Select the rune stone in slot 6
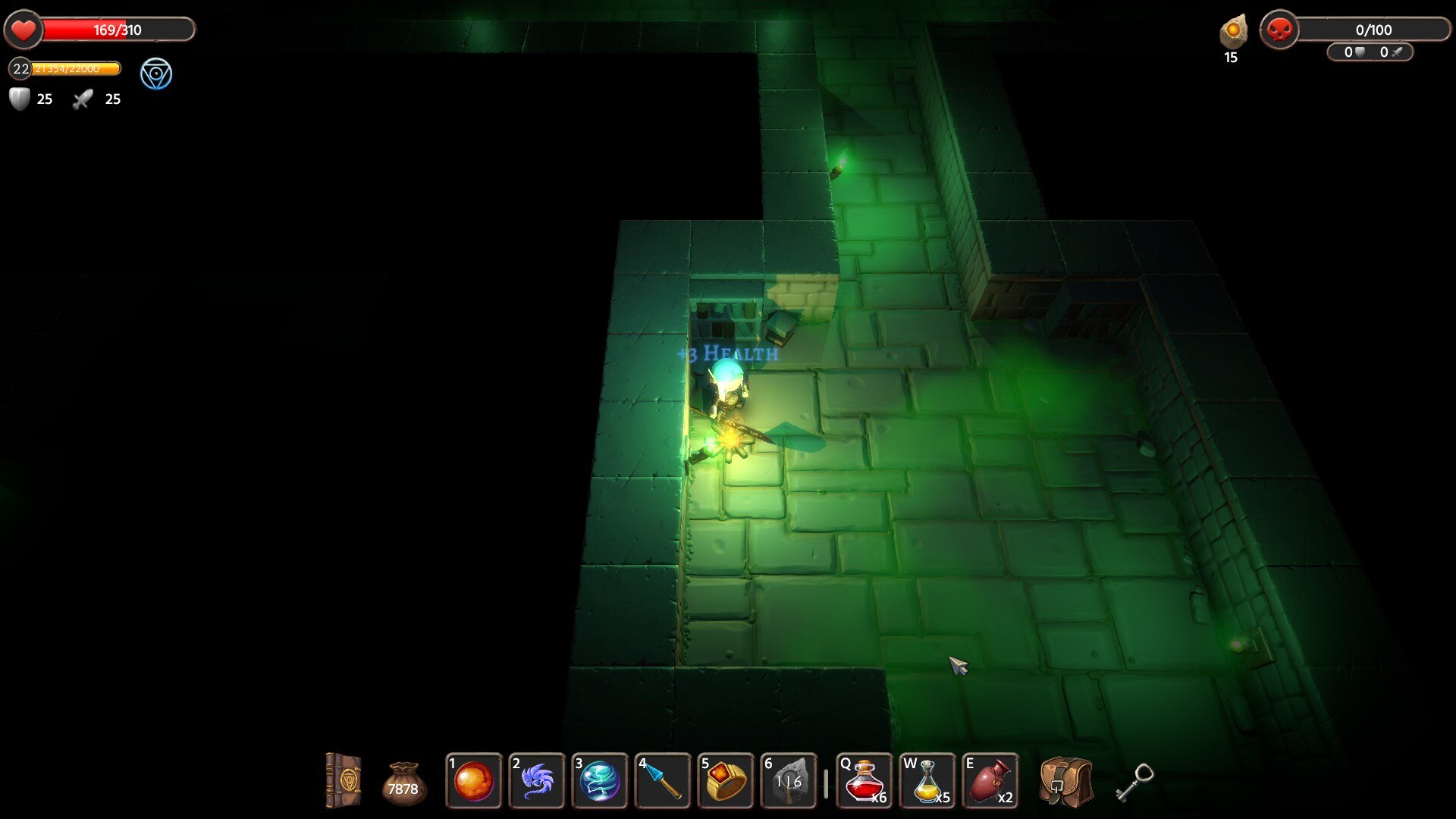 coord(789,781)
